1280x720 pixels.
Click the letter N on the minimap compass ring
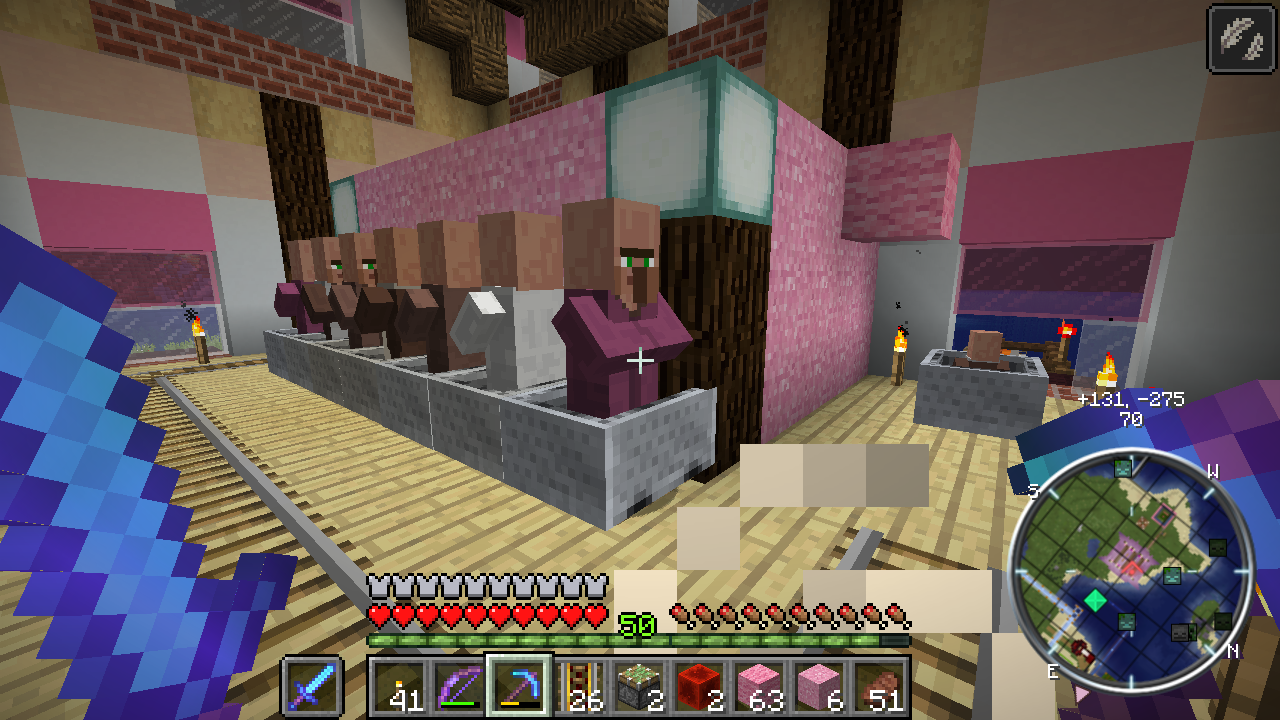[x=1232, y=651]
